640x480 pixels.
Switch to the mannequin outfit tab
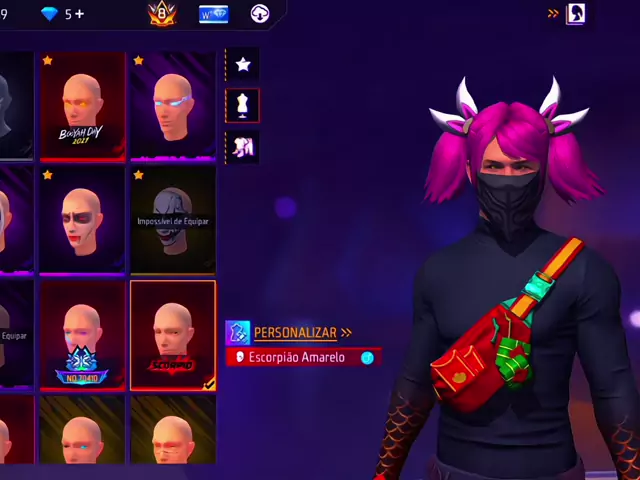pyautogui.click(x=243, y=105)
